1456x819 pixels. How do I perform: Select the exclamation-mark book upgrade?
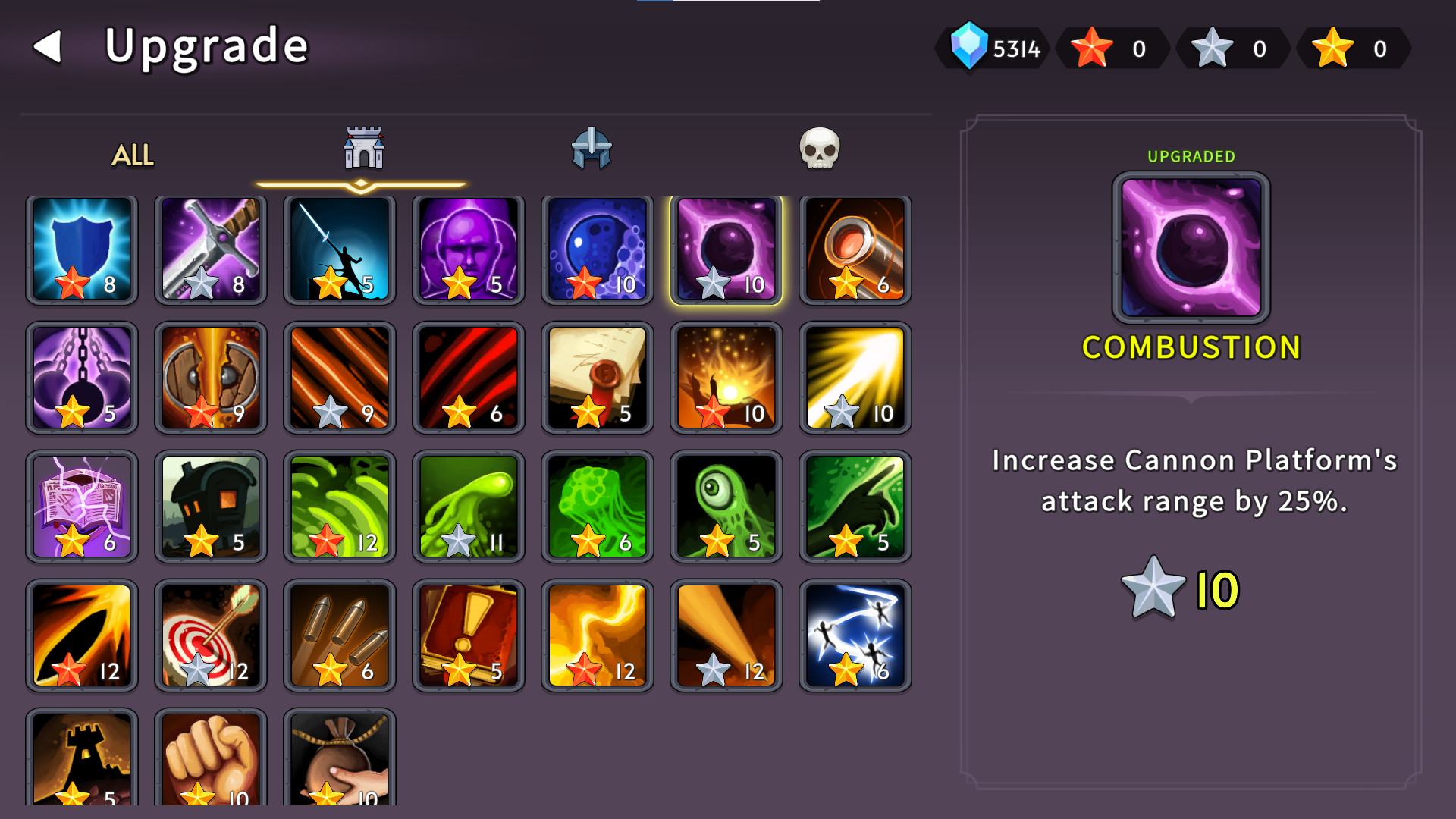coord(467,635)
